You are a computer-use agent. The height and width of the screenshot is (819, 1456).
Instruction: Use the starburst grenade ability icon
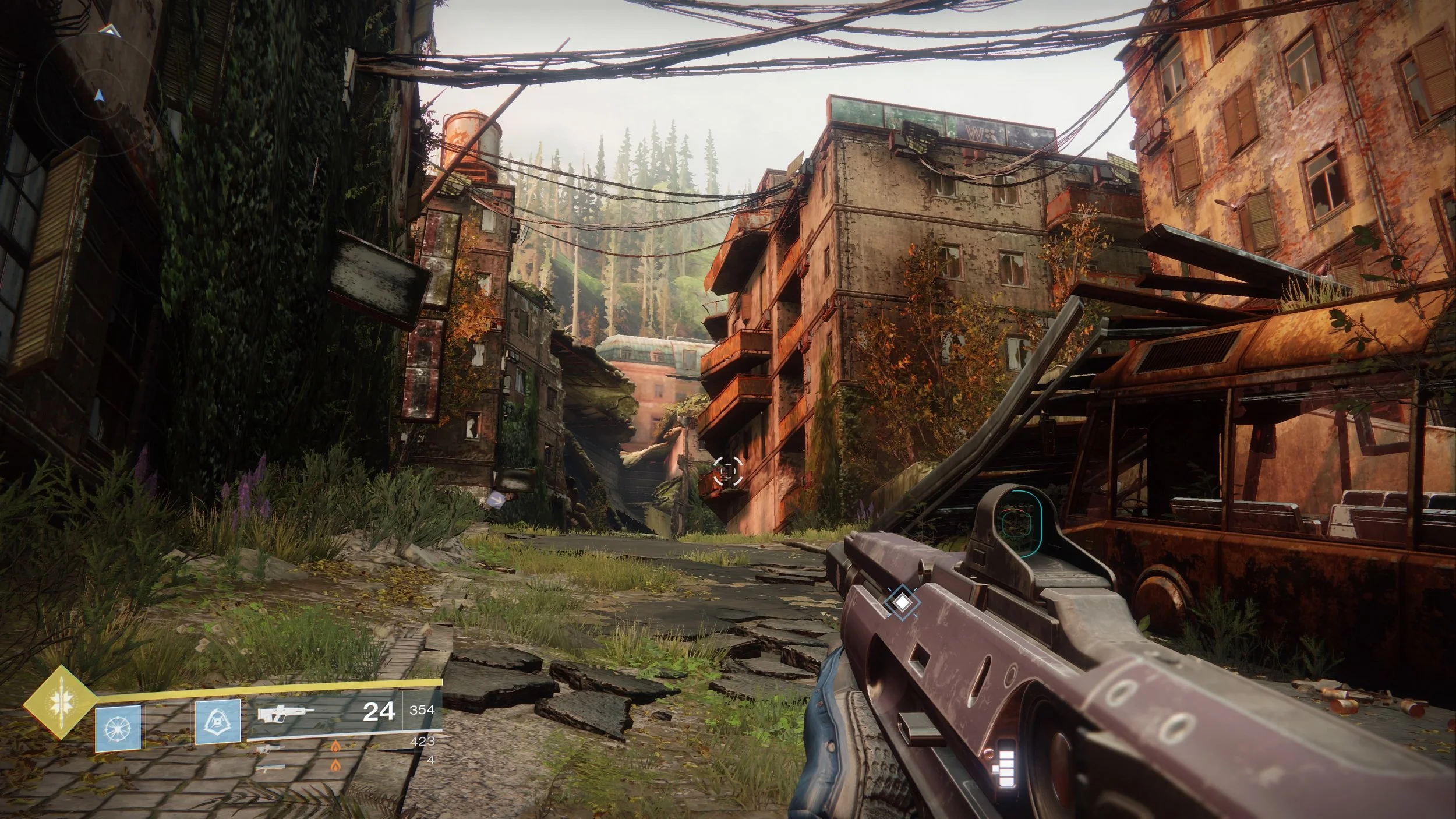118,728
